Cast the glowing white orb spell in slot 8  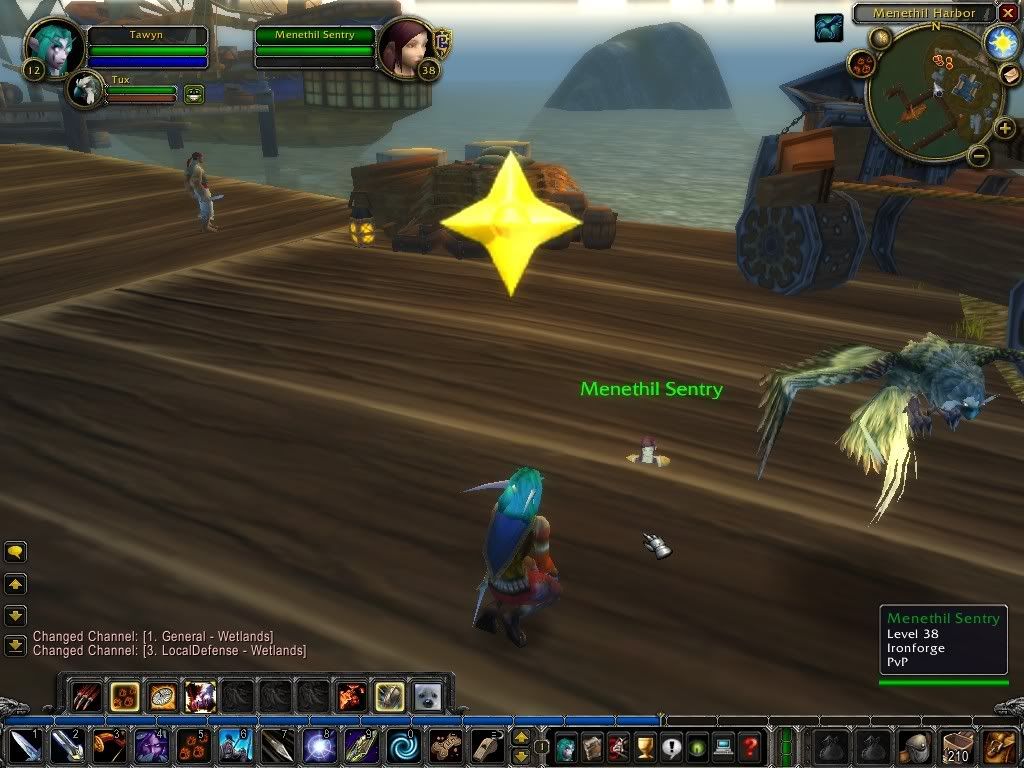point(320,746)
